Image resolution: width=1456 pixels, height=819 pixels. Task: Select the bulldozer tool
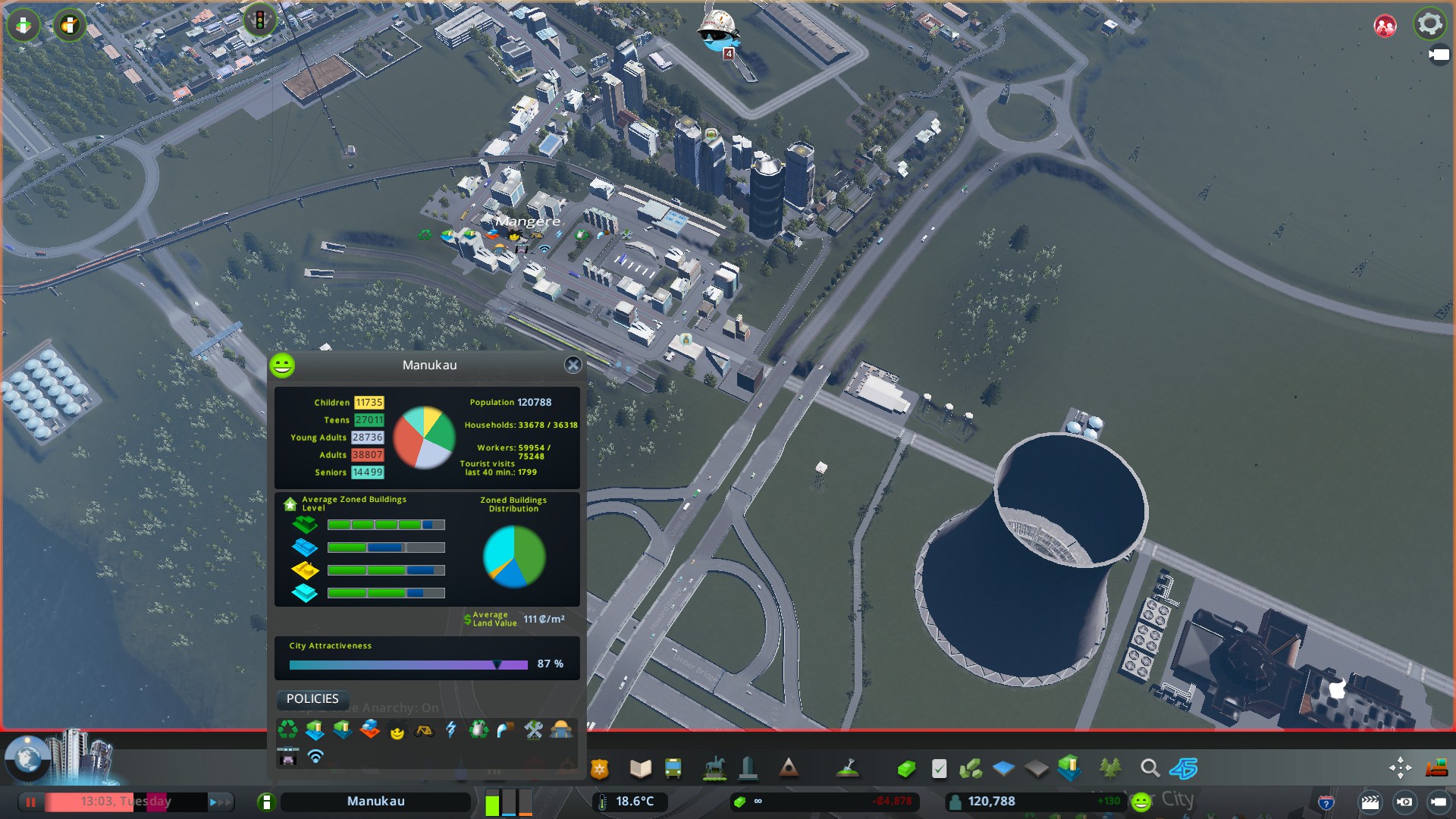(x=1436, y=769)
